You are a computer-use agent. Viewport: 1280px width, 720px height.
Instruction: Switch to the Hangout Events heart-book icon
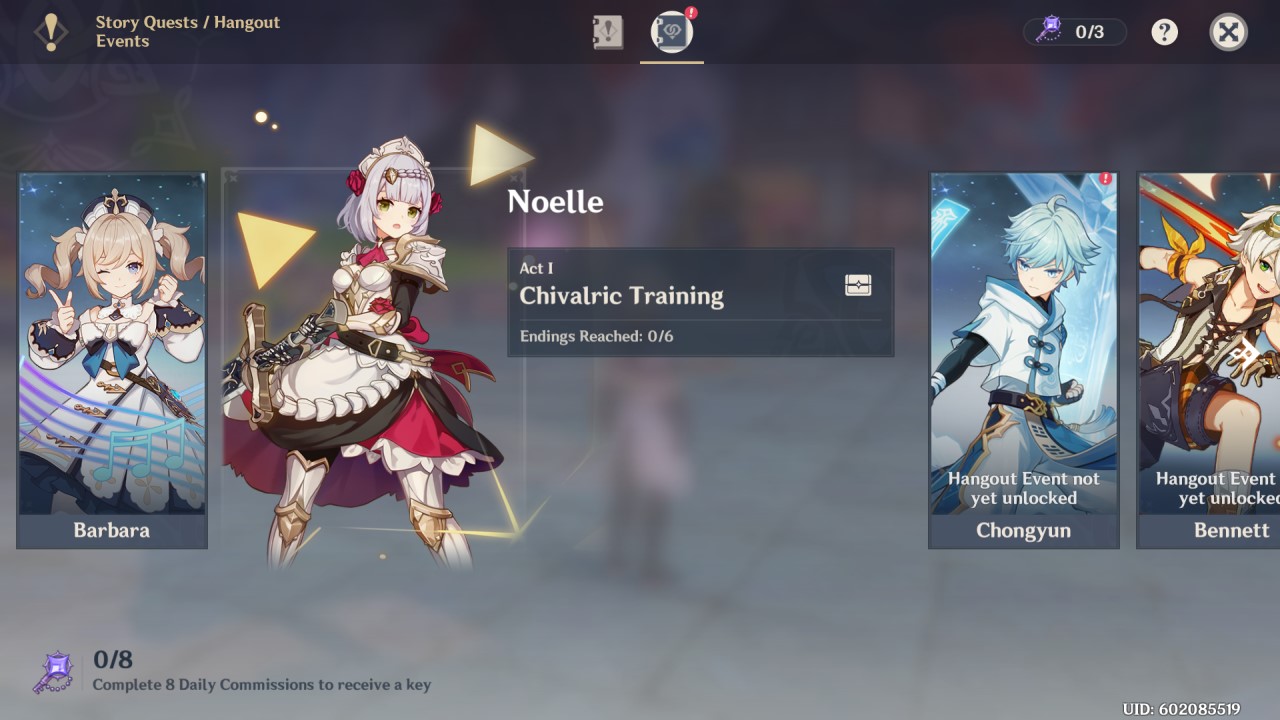[x=671, y=31]
